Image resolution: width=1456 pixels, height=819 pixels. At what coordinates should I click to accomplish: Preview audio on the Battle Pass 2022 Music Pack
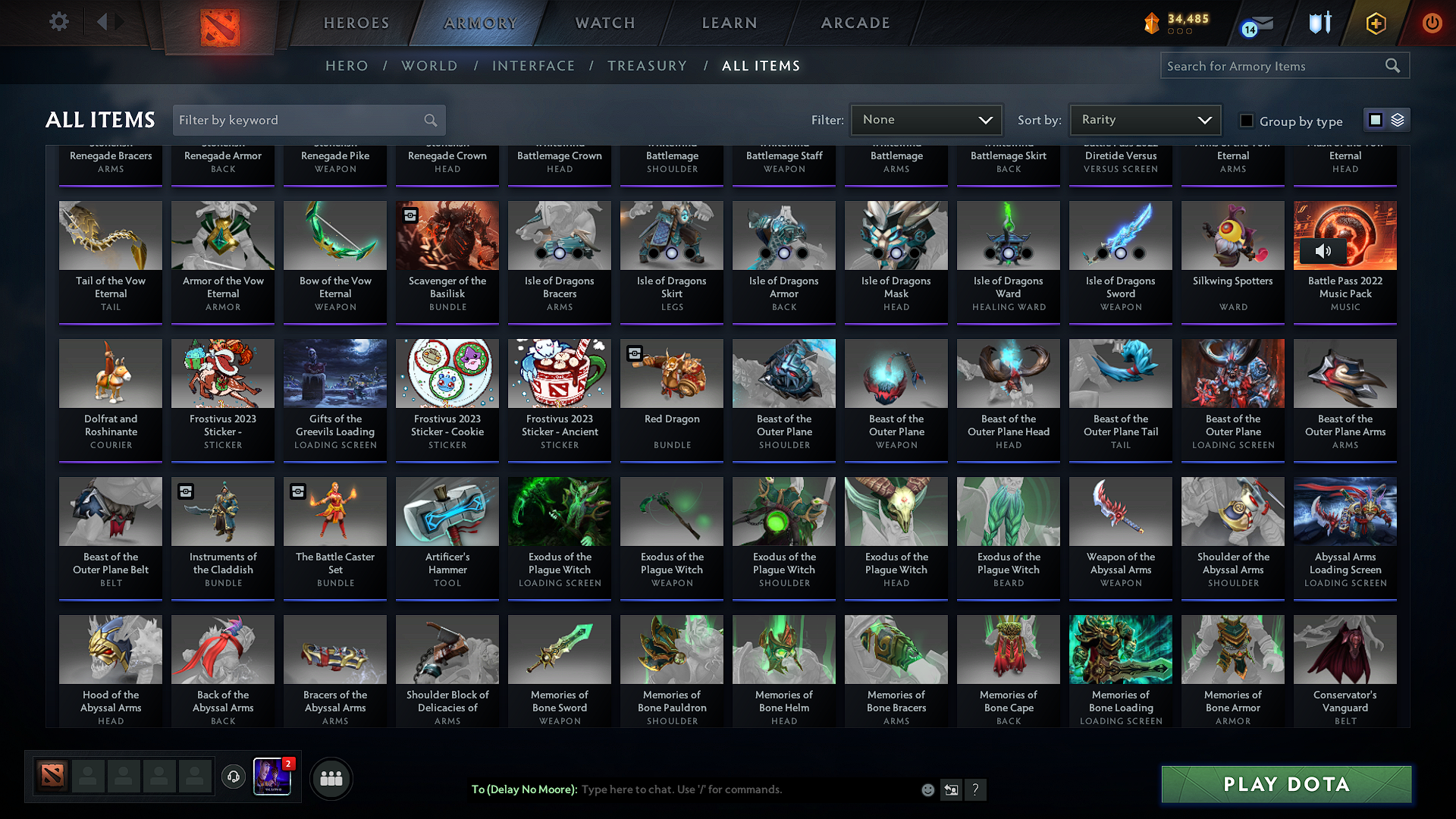1324,250
